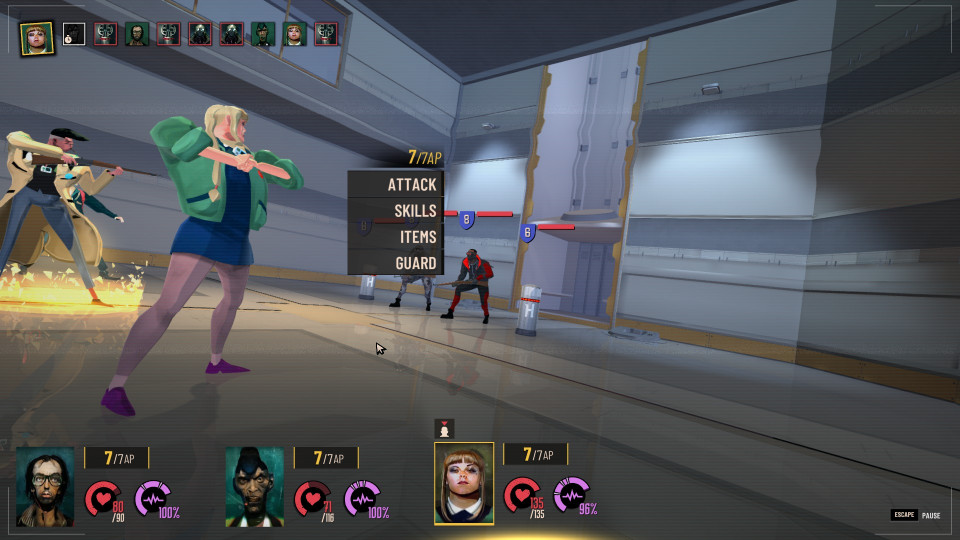Click the highlighted girl with bangs party portrait
This screenshot has height=540, width=960.
(x=464, y=484)
